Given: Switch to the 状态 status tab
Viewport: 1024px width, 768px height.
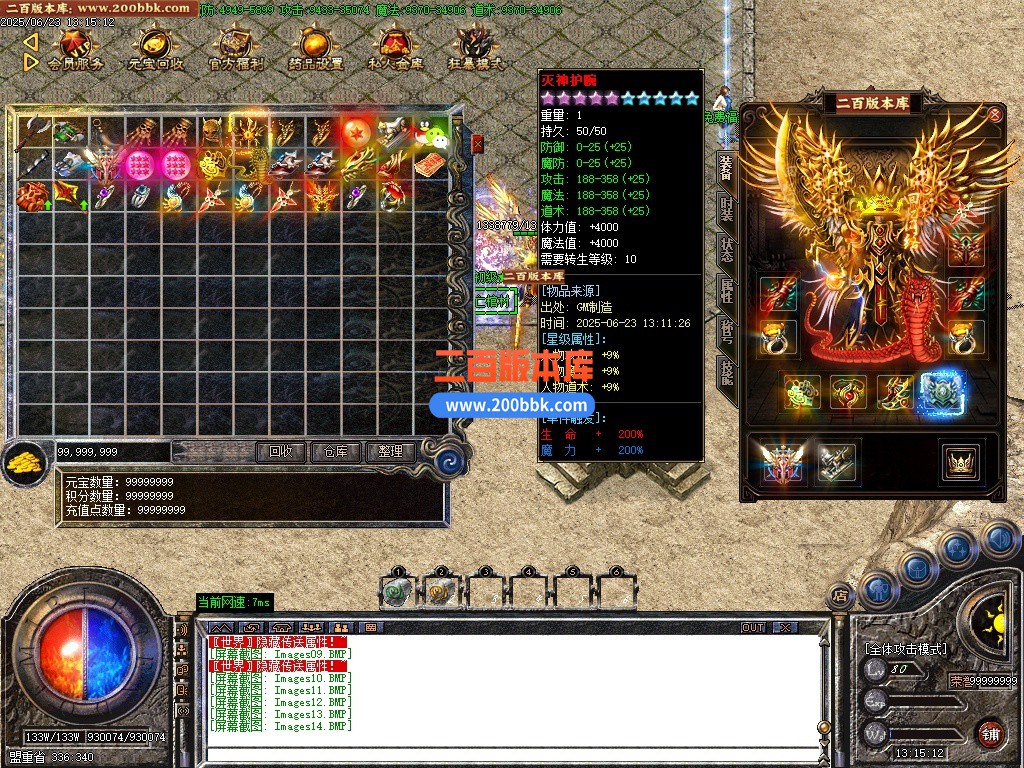Looking at the screenshot, I should [727, 250].
